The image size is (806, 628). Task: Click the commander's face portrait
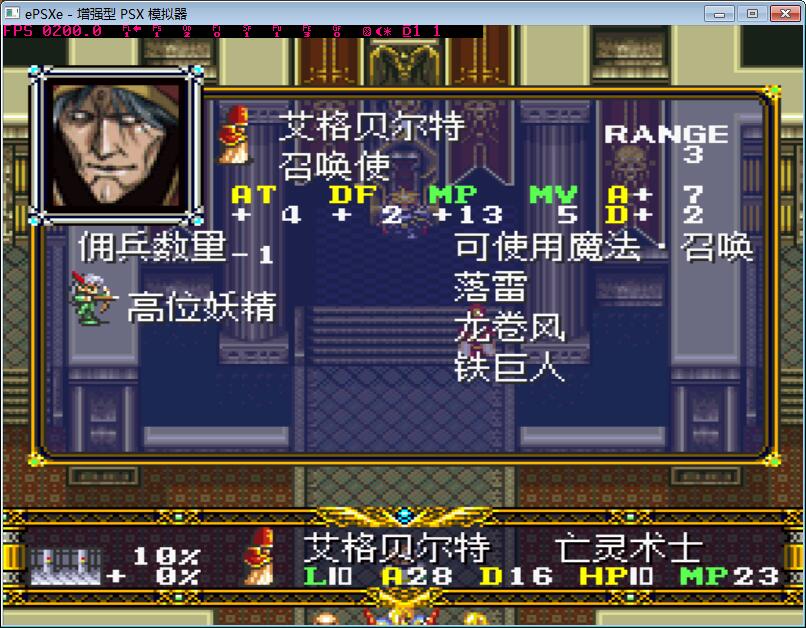pos(118,143)
